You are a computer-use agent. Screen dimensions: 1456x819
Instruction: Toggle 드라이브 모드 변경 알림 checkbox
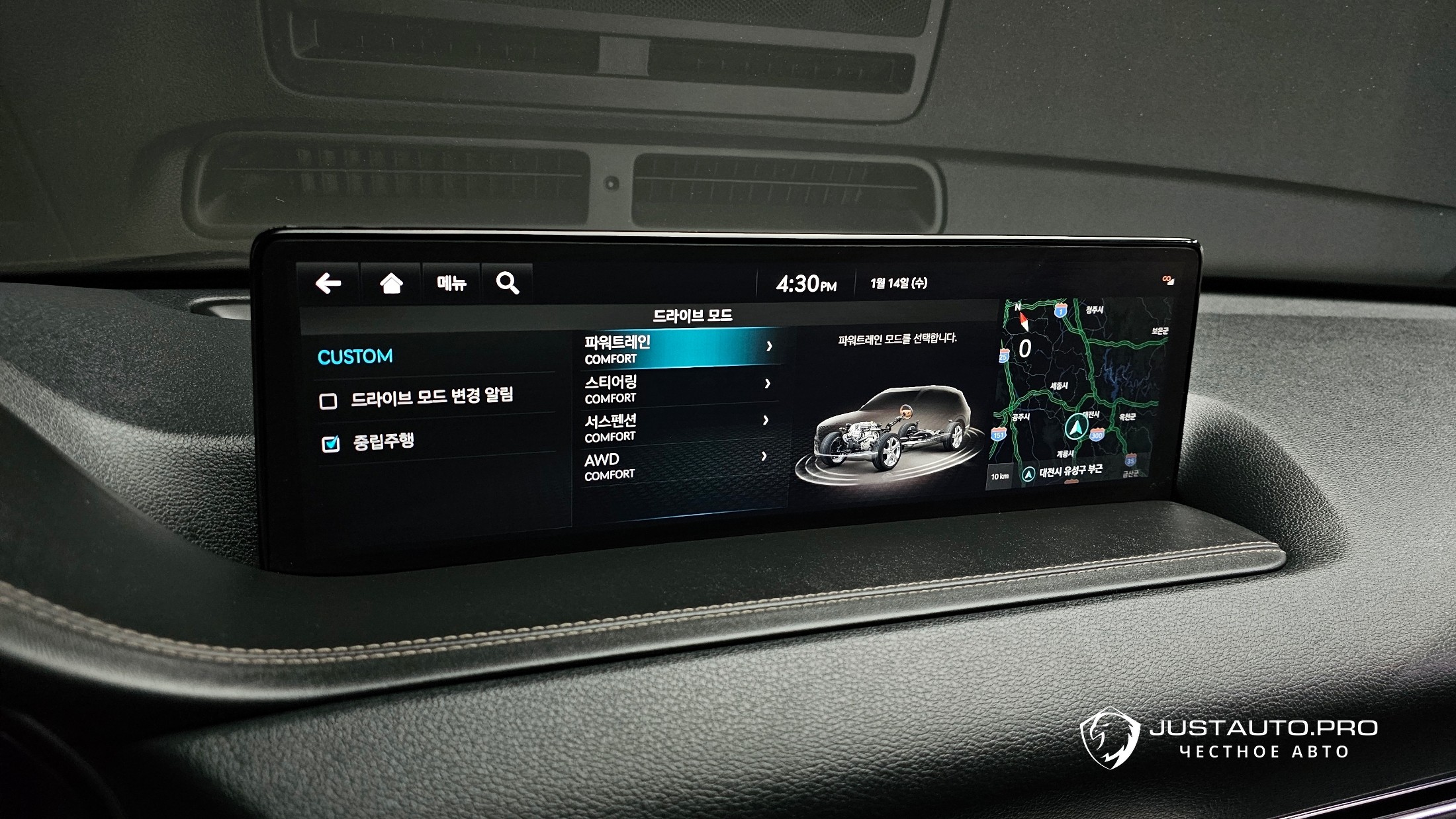pyautogui.click(x=328, y=401)
